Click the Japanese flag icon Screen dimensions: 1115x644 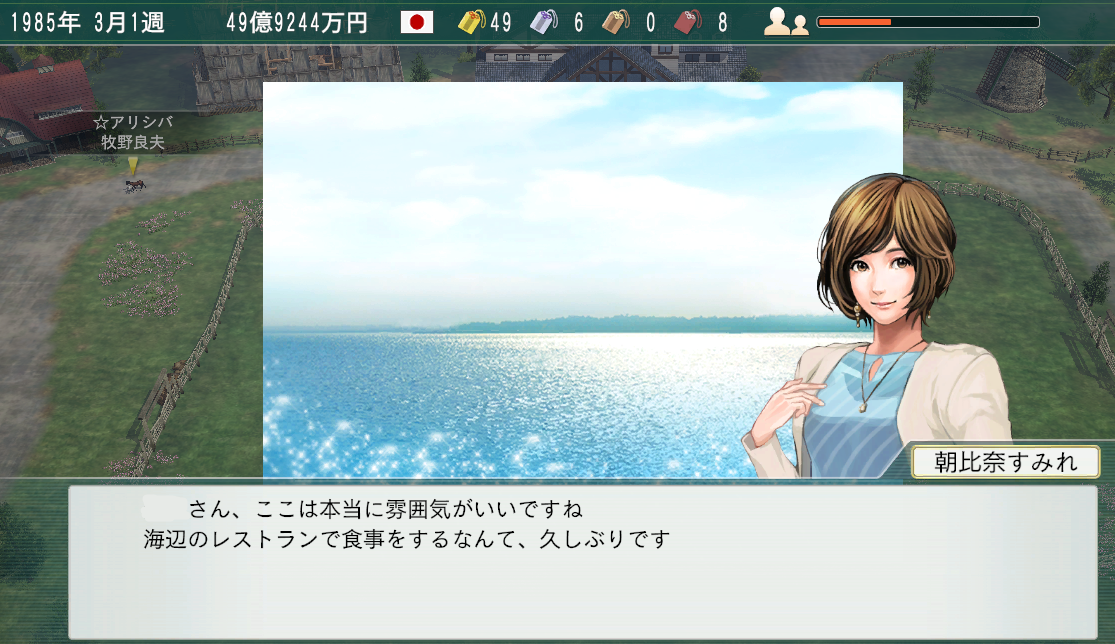[416, 22]
